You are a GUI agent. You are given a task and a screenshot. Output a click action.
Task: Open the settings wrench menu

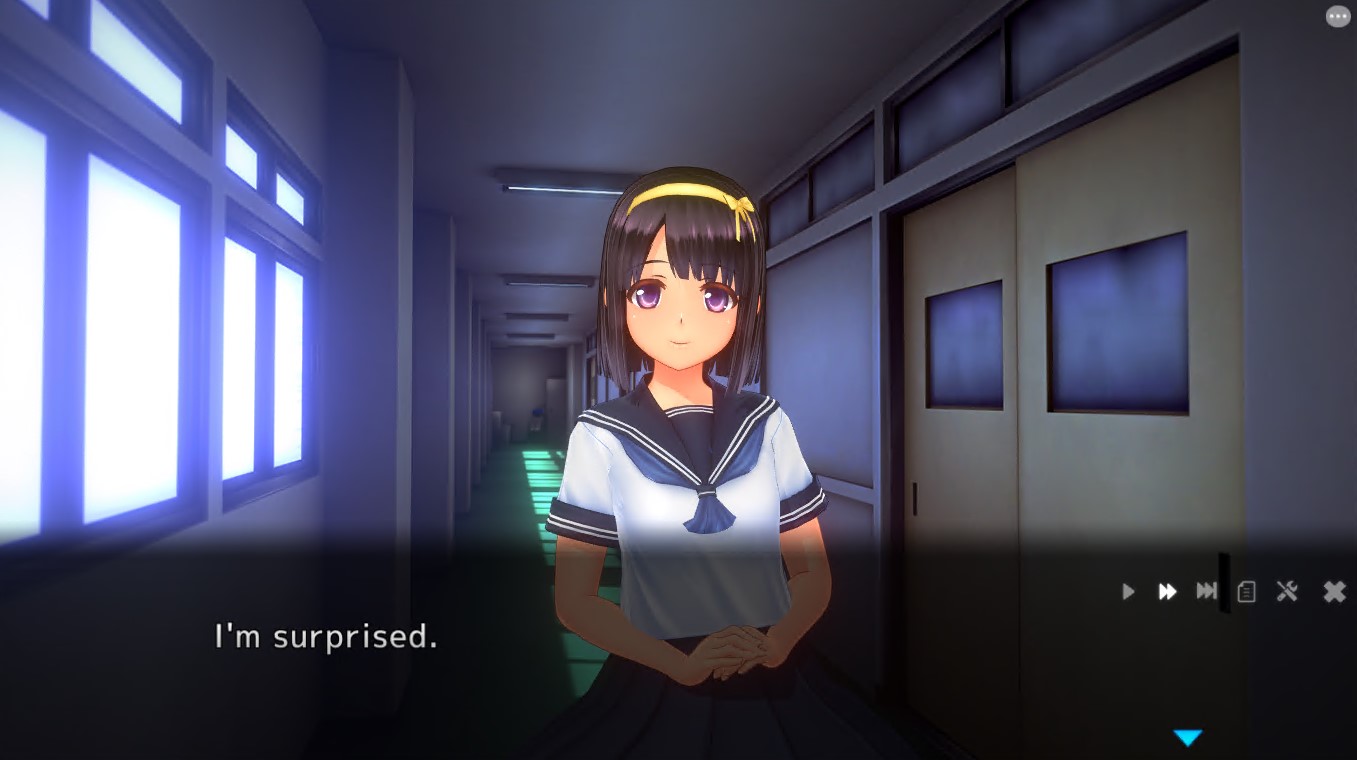tap(1287, 591)
